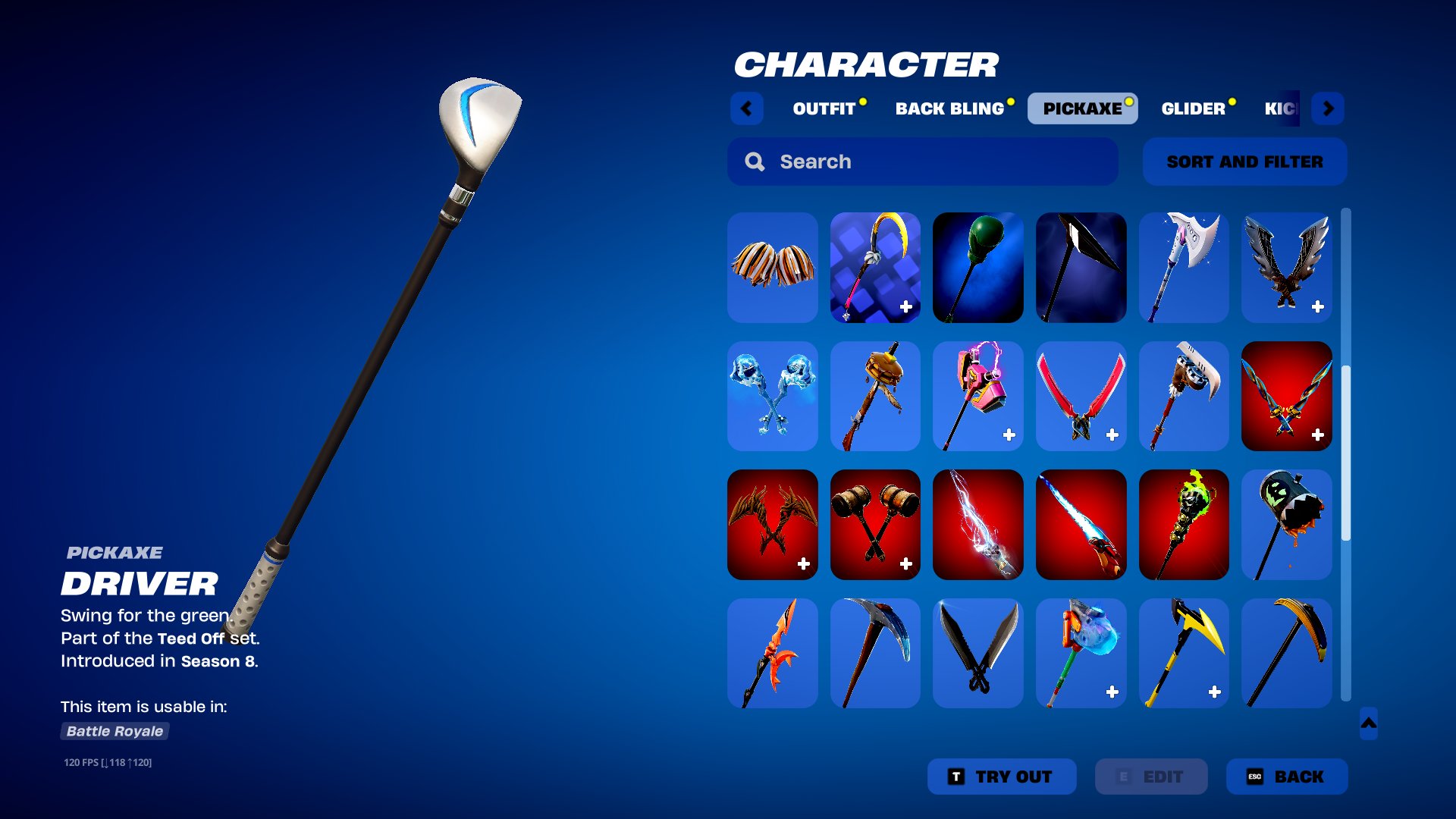Open Sort and Filter options
Viewport: 1456px width, 819px height.
[x=1244, y=162]
